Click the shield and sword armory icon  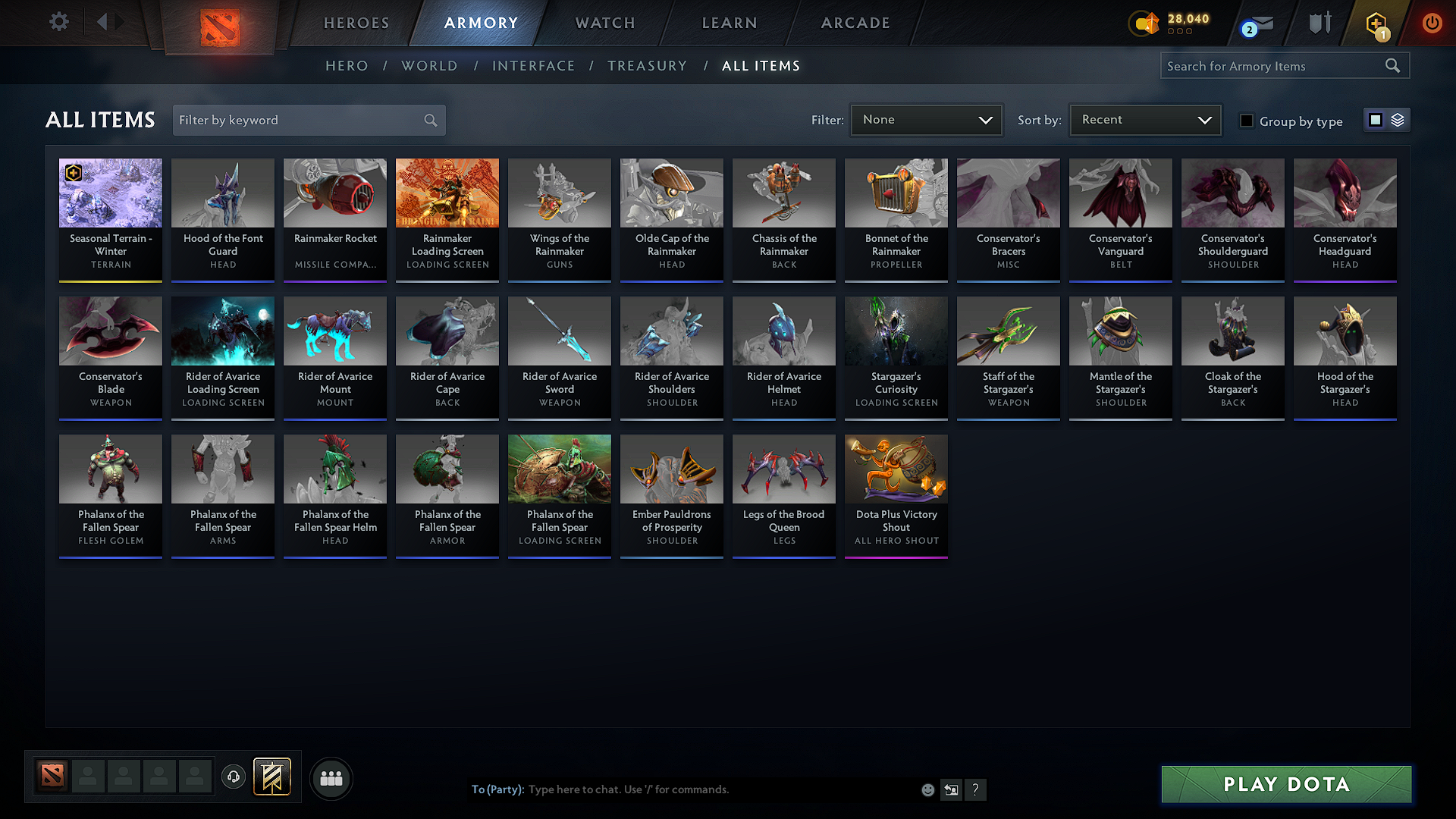[x=1319, y=23]
